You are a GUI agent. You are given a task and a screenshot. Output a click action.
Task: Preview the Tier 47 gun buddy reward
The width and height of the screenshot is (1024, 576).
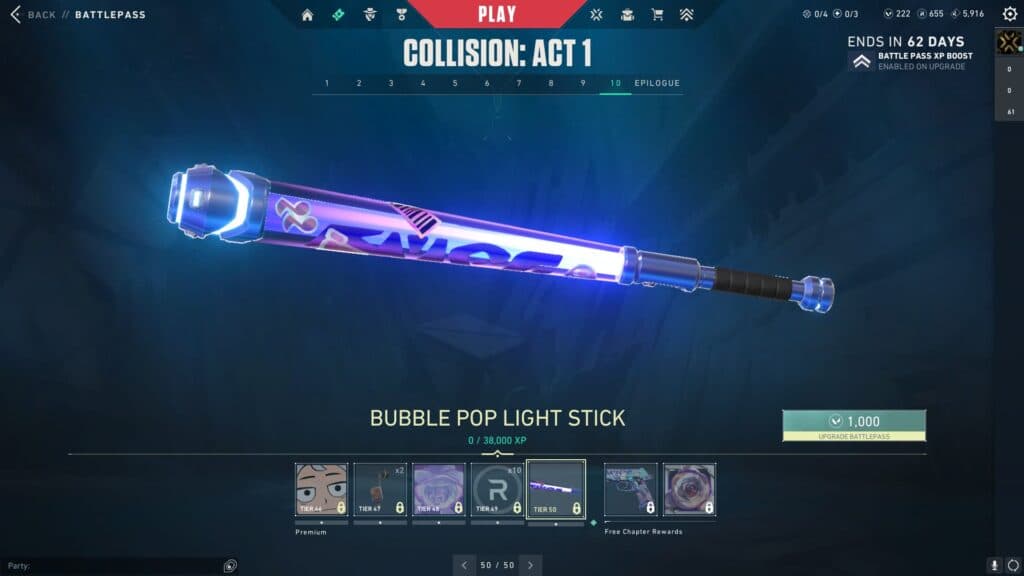[x=380, y=489]
